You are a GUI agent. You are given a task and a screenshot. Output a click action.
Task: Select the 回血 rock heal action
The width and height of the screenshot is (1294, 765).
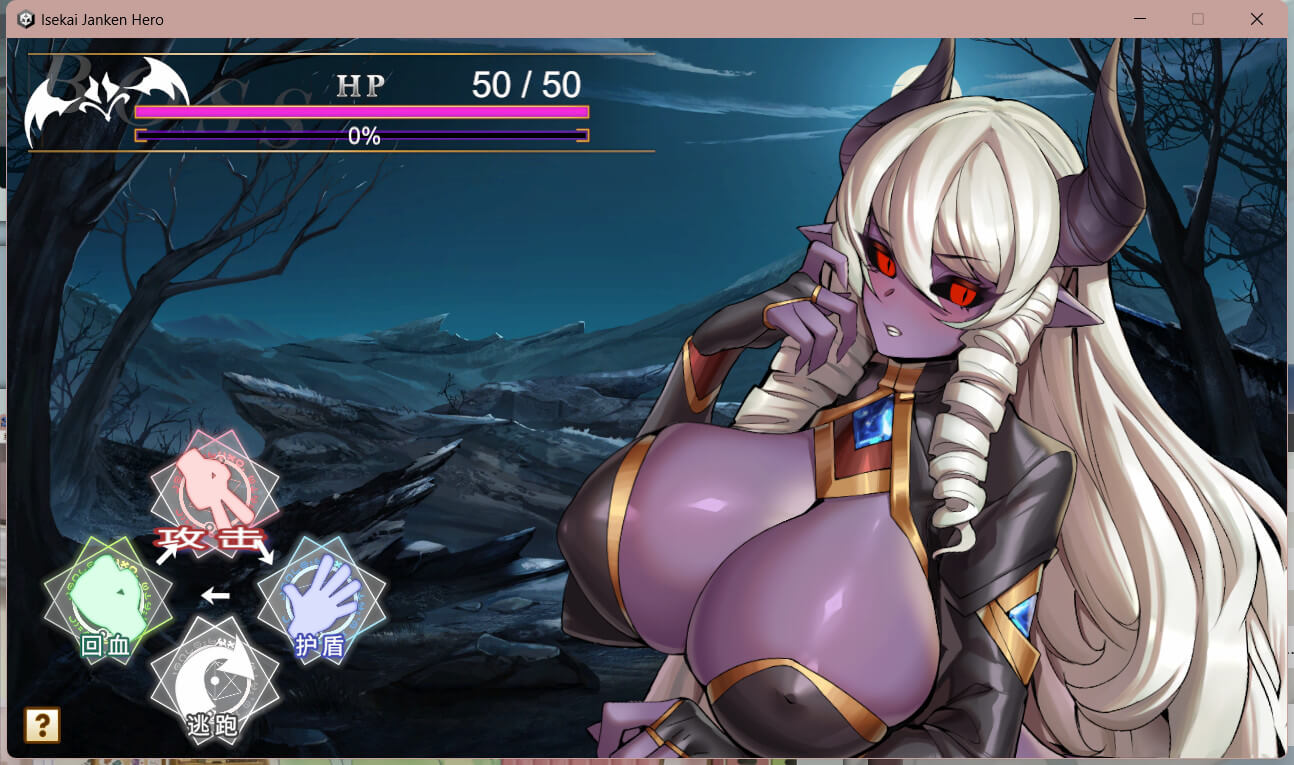107,600
